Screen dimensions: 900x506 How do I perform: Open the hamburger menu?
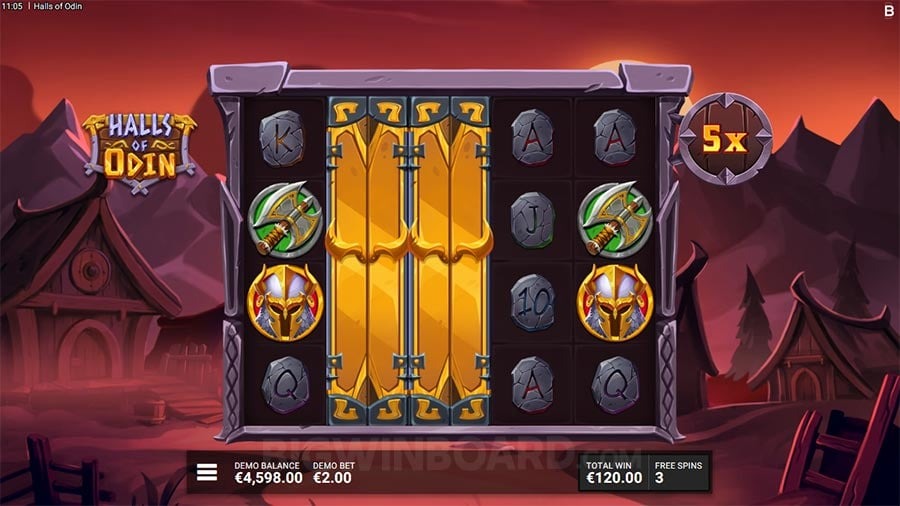pyautogui.click(x=207, y=473)
